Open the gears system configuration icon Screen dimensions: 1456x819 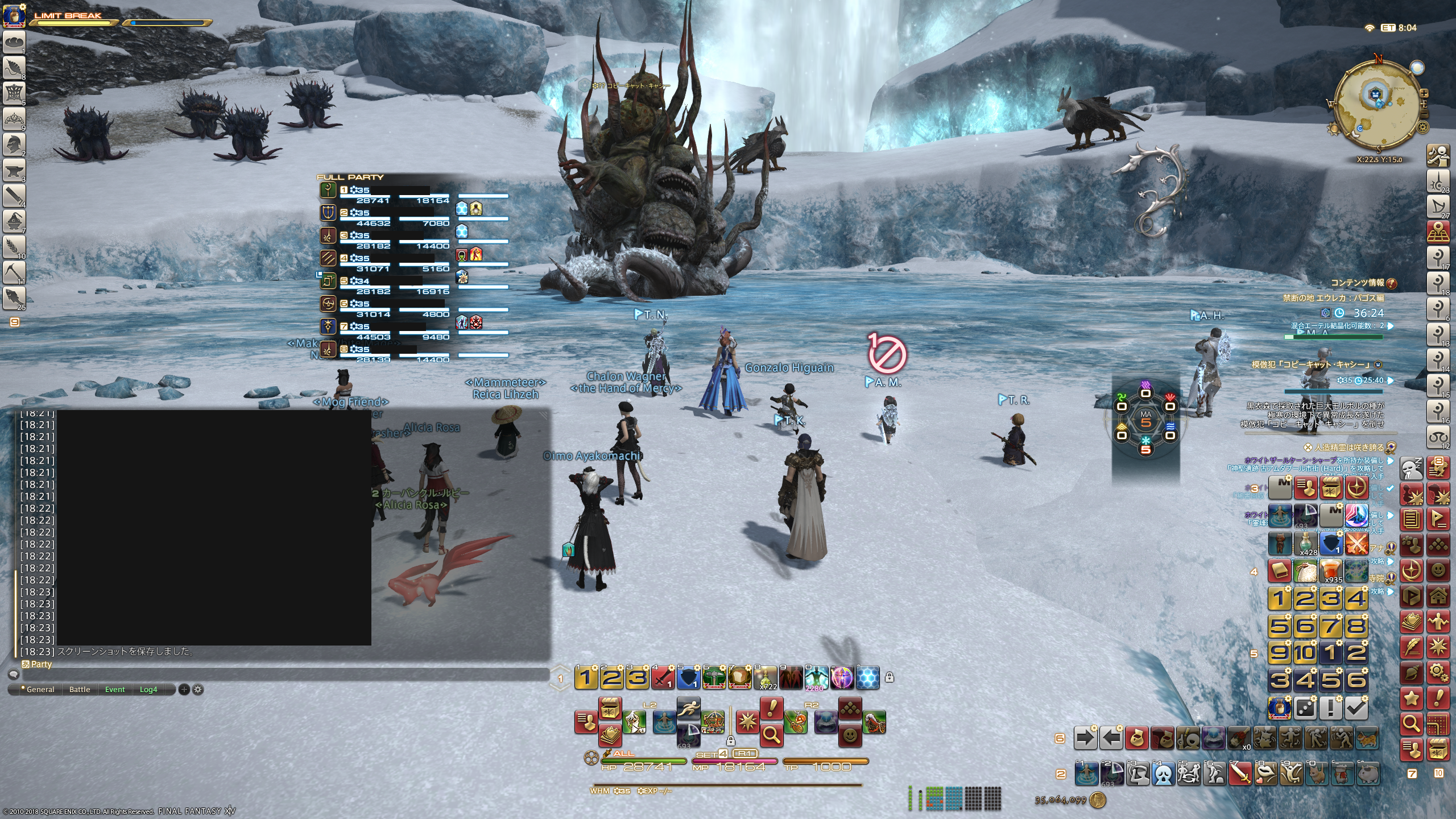coord(1438,673)
